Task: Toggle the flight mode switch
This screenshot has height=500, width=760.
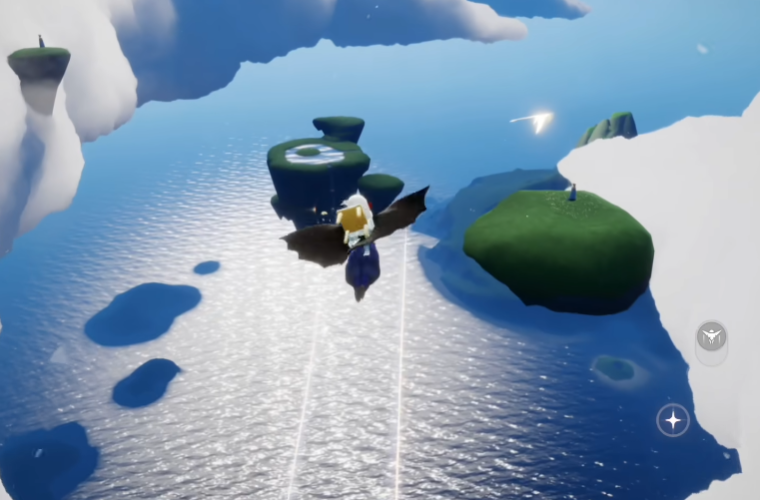Action: click(711, 337)
